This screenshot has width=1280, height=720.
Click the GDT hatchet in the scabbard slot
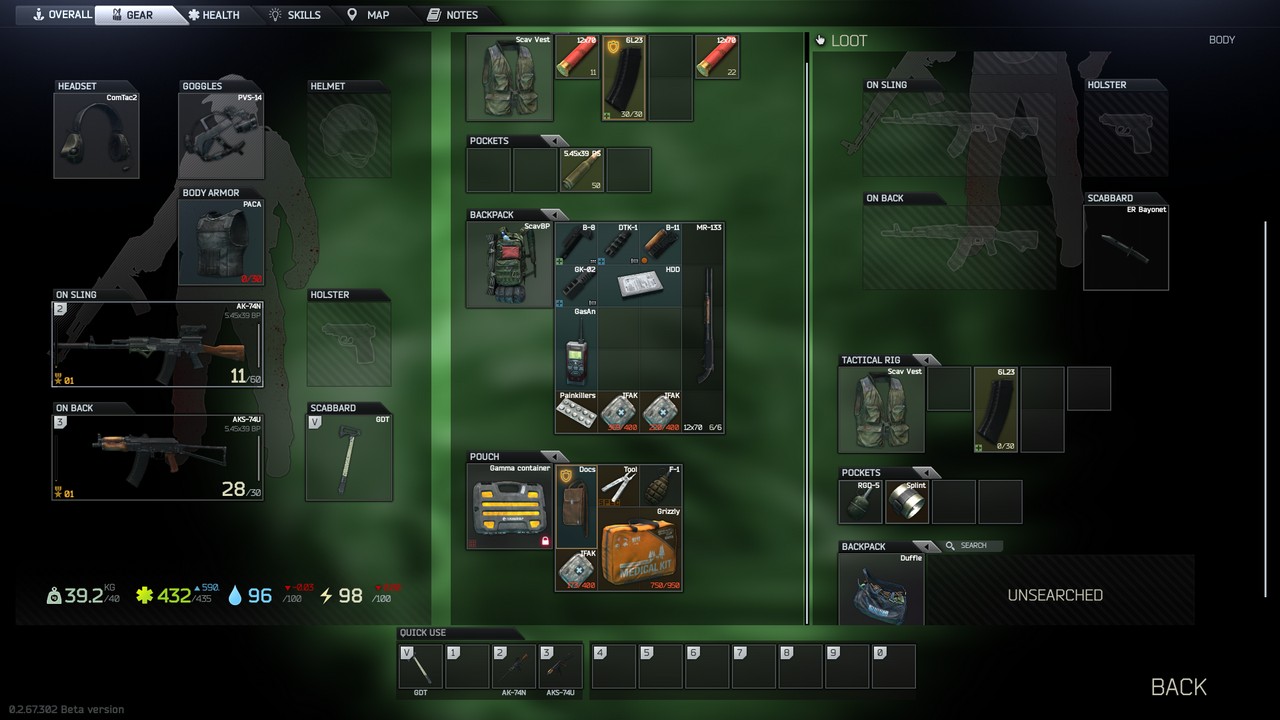(348, 455)
